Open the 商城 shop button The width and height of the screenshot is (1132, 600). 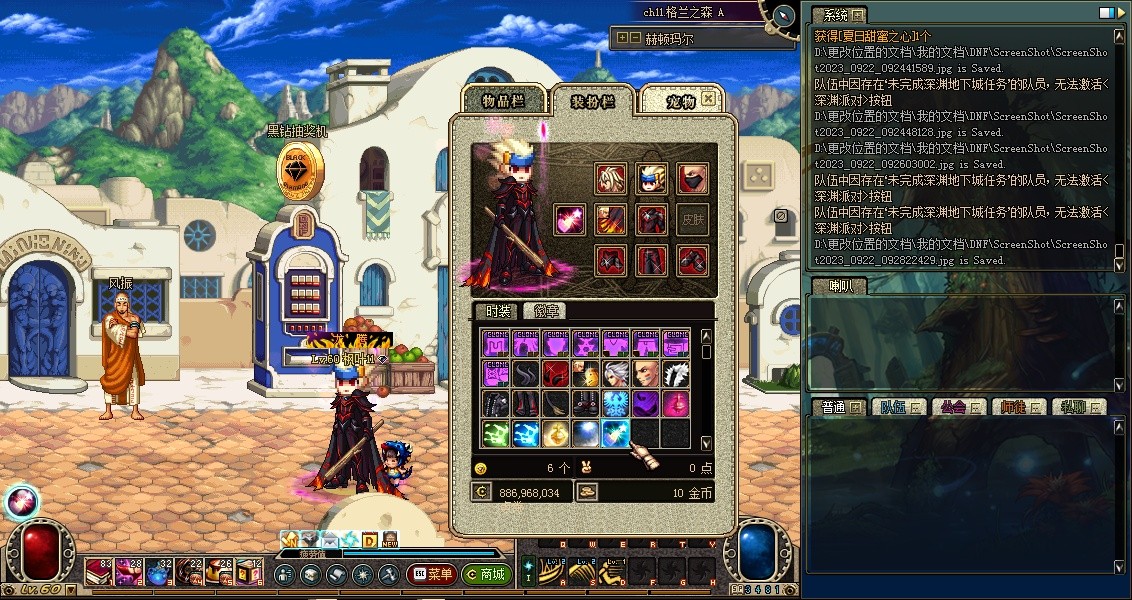point(486,574)
